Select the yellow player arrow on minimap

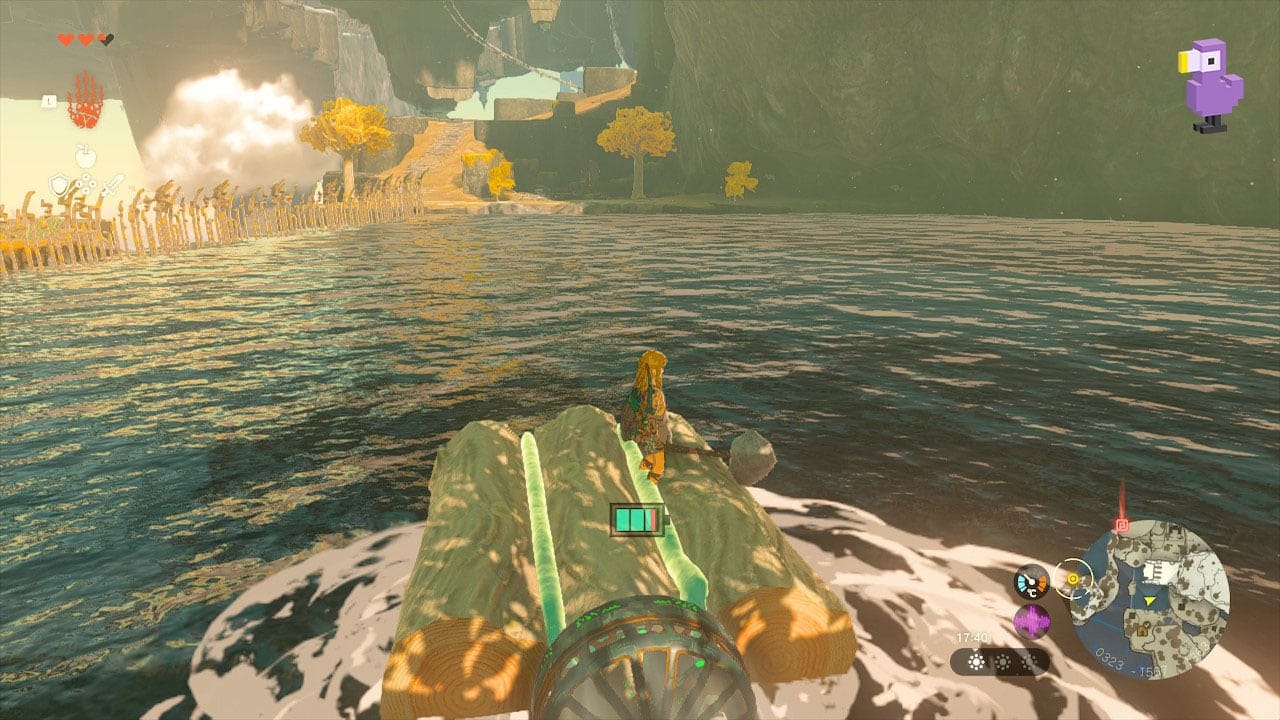point(1148,601)
